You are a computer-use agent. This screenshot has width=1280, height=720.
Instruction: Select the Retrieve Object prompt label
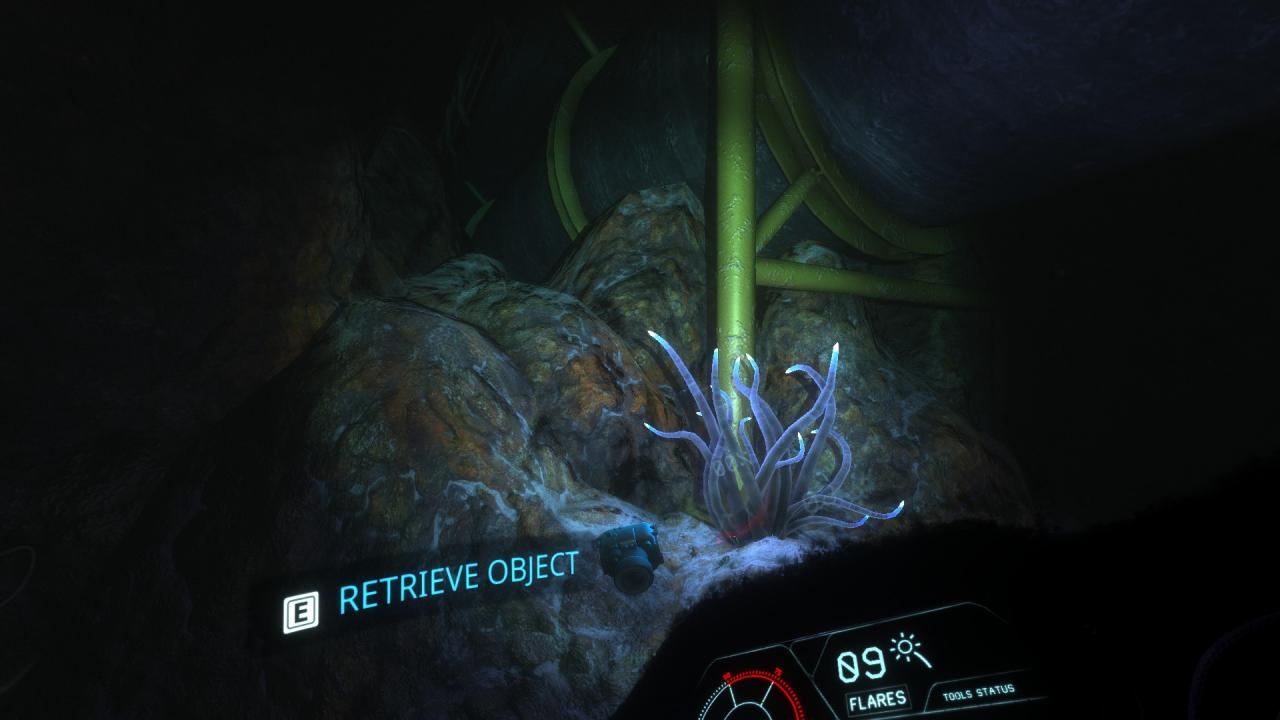(x=458, y=582)
